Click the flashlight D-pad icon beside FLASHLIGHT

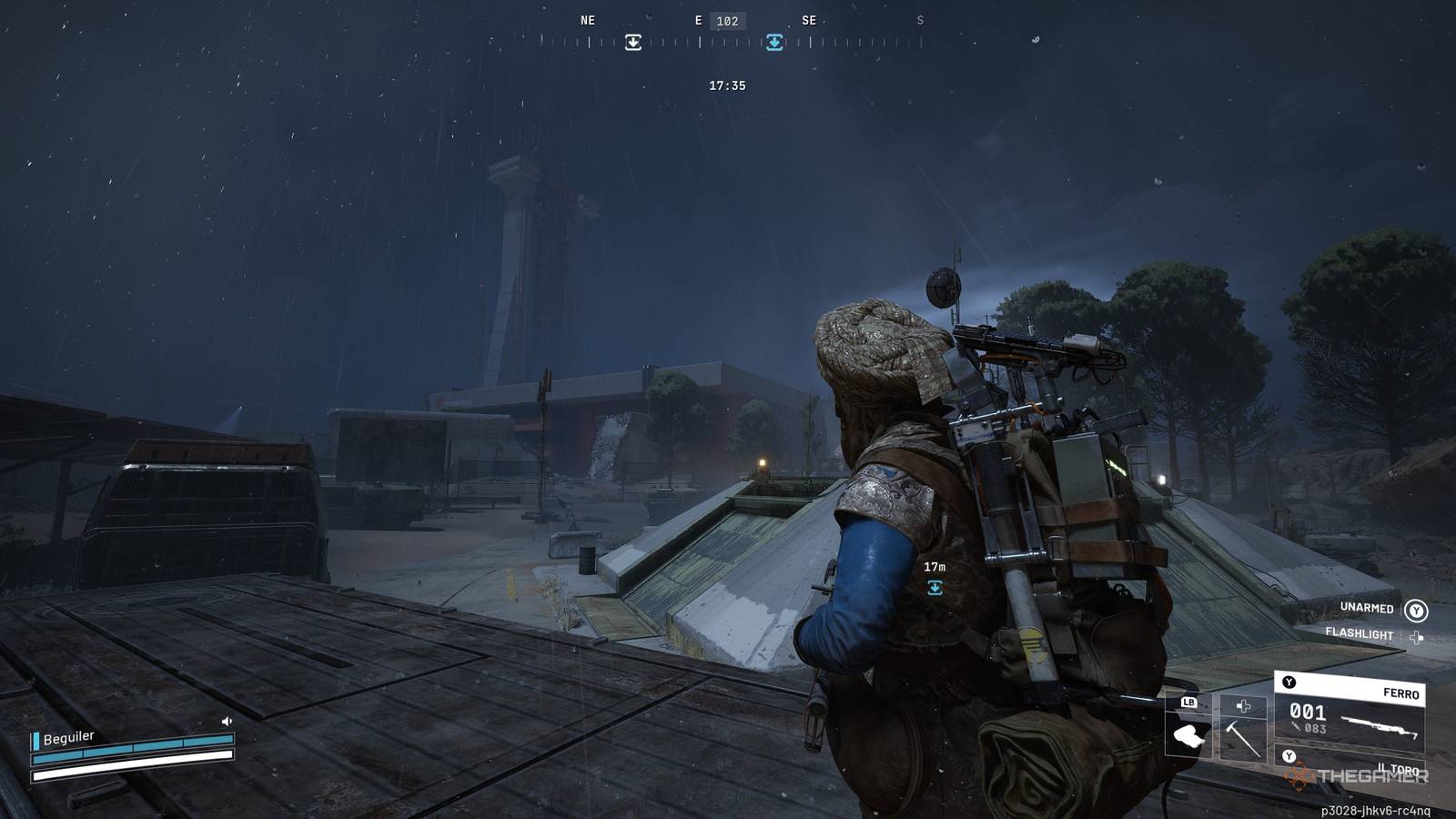pyautogui.click(x=1416, y=637)
